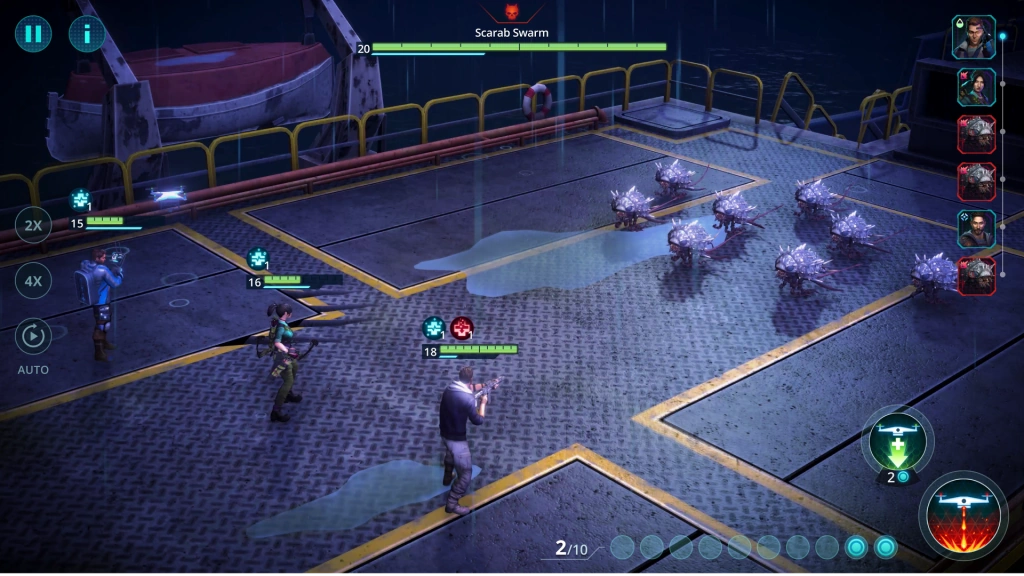This screenshot has height=576, width=1024.
Task: Set battle speed to 2X
Action: click(33, 226)
